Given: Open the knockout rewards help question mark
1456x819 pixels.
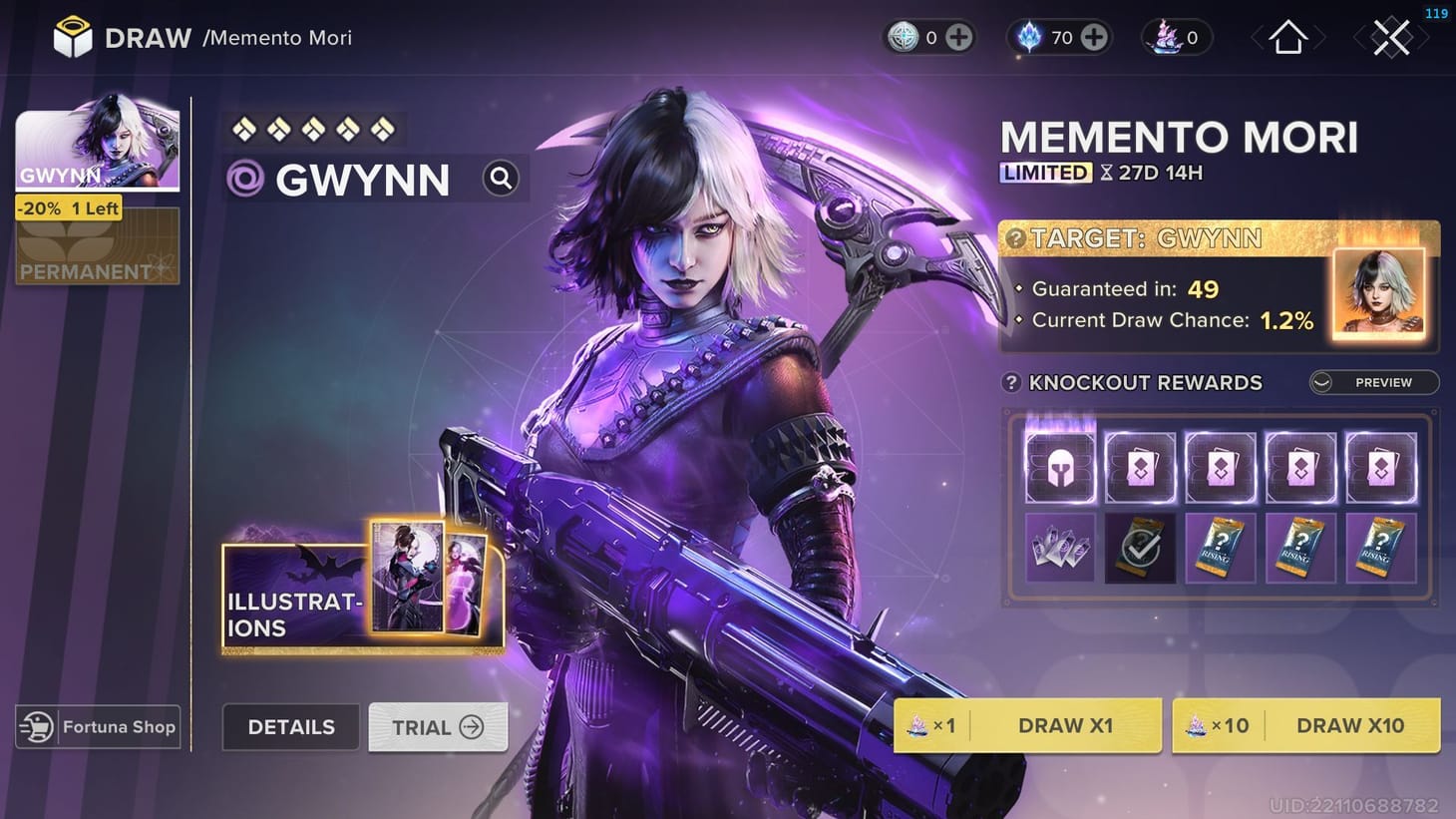Looking at the screenshot, I should point(1010,381).
